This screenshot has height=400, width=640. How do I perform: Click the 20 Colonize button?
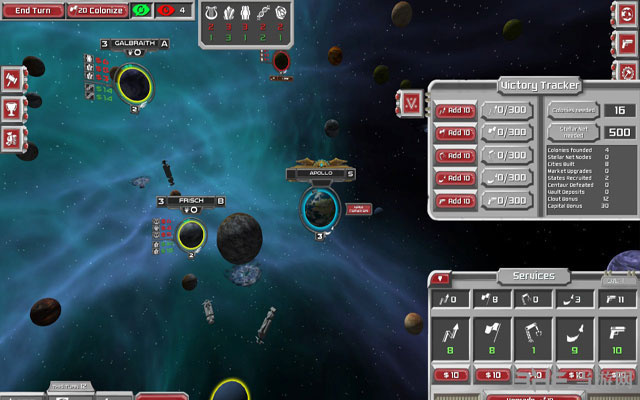[98, 10]
